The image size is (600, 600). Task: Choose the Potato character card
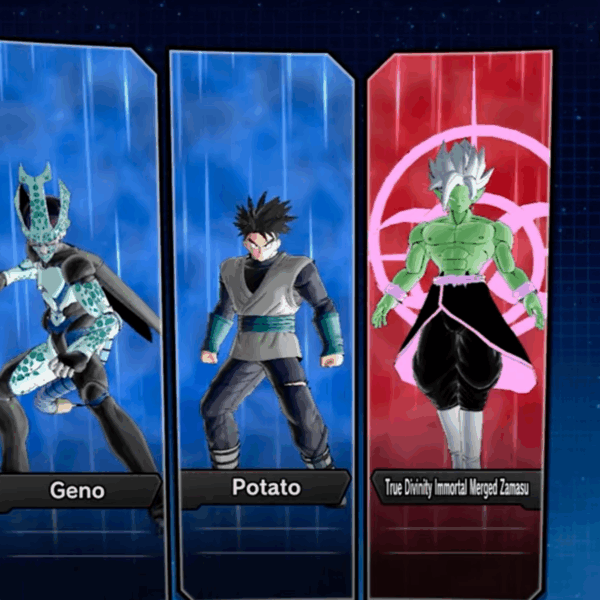(x=262, y=310)
